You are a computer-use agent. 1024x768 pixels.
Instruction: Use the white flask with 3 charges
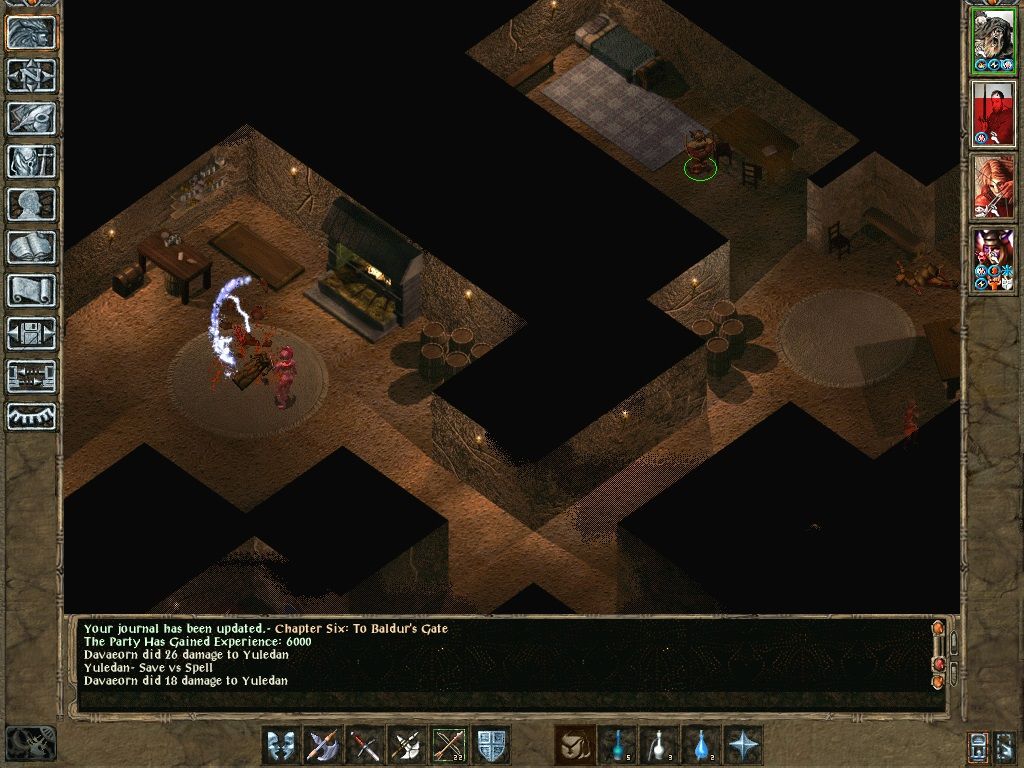[659, 746]
